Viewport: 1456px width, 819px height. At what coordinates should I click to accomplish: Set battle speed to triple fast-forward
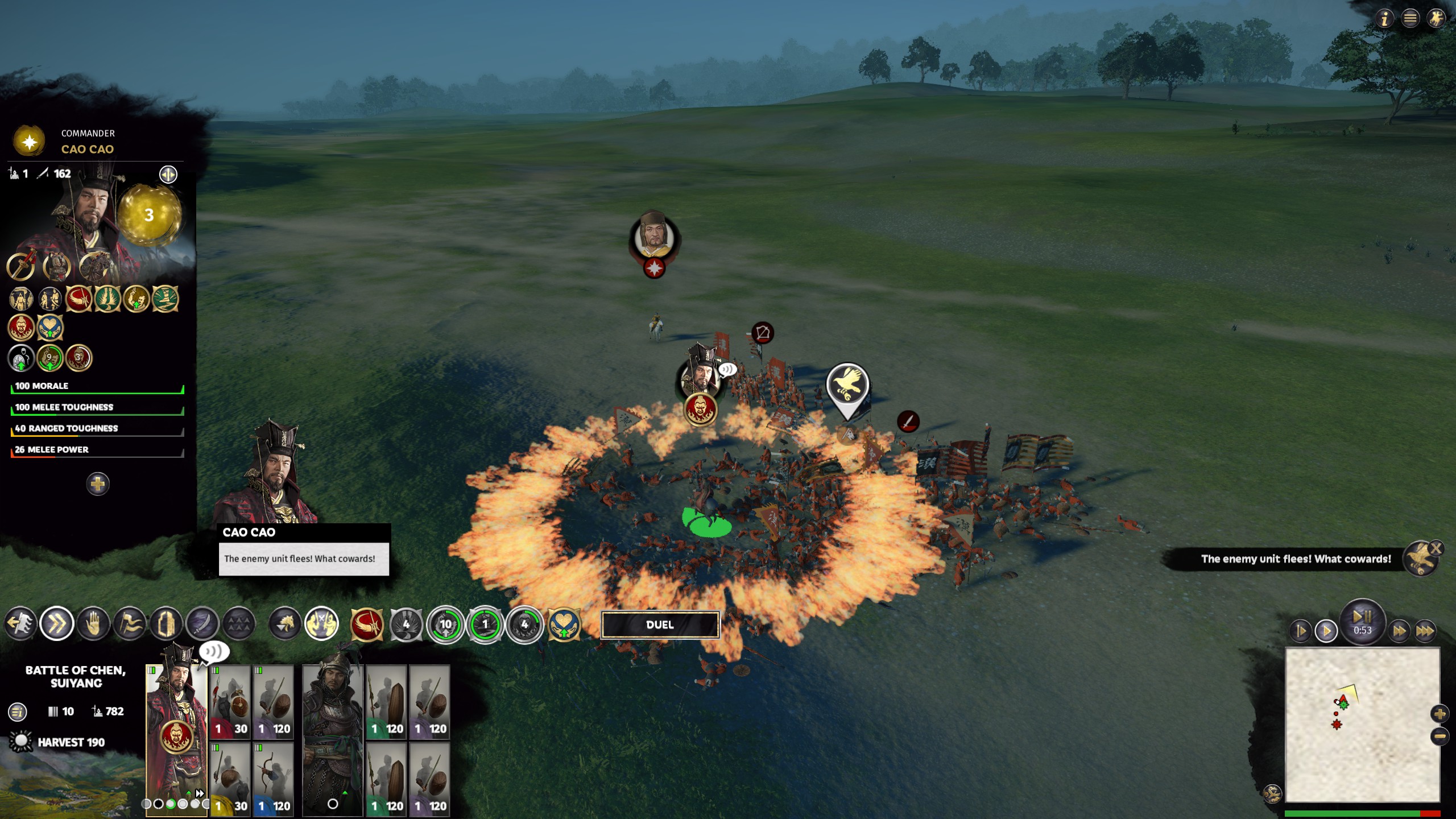(1424, 631)
